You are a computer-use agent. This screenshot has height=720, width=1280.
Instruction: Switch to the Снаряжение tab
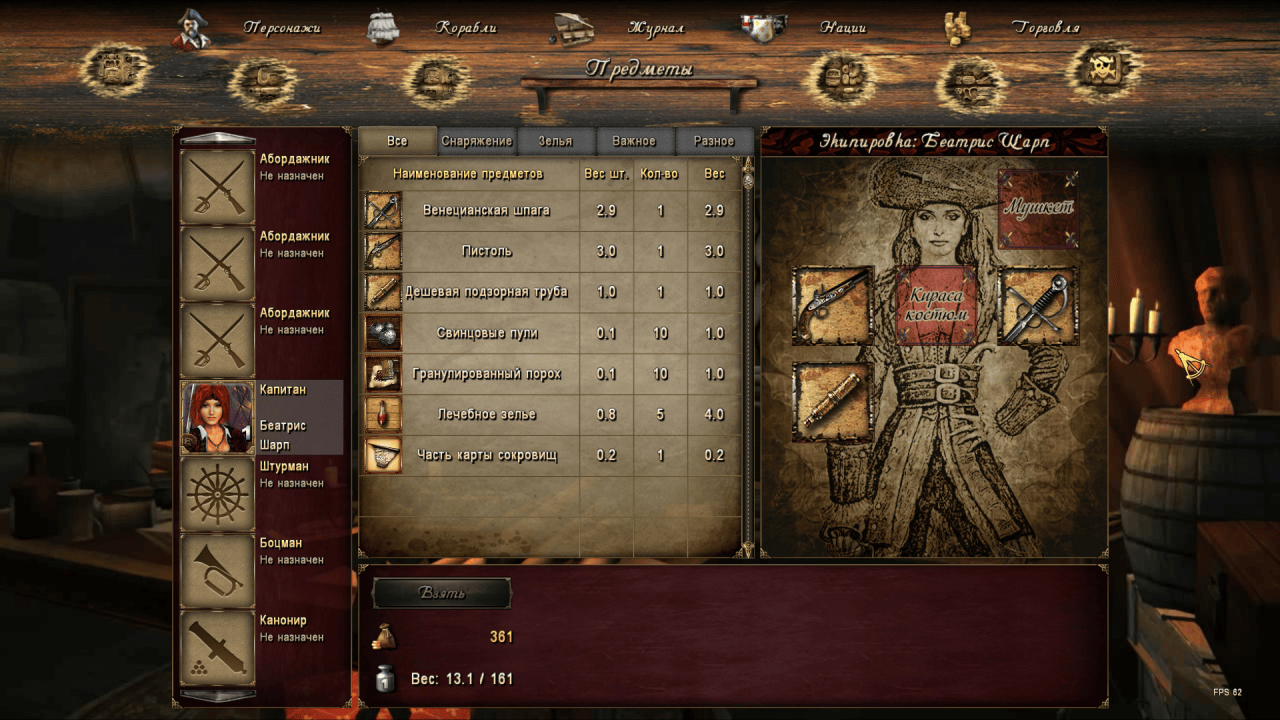pyautogui.click(x=477, y=141)
